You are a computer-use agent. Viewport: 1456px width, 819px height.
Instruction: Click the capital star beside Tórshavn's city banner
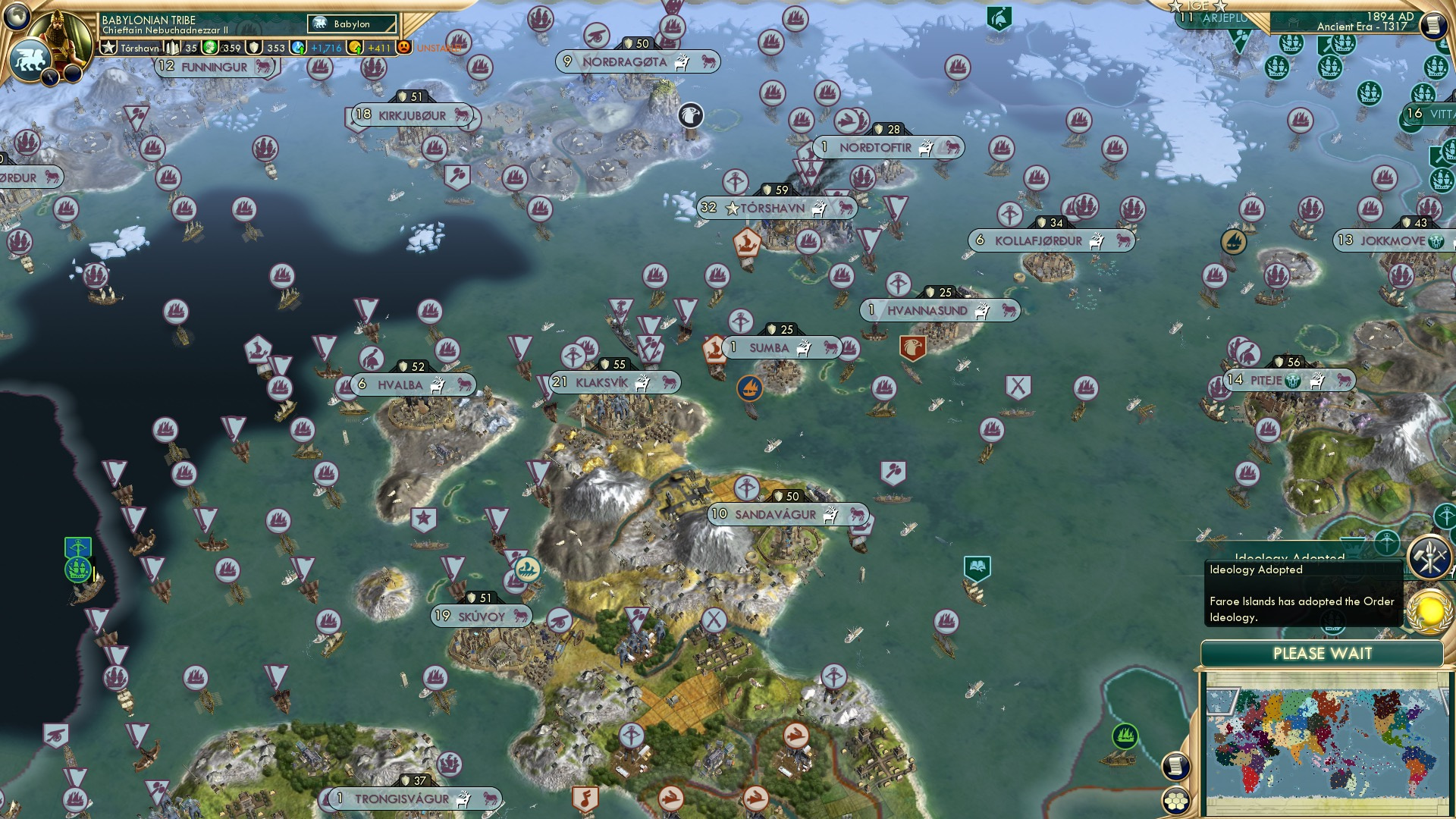coord(733,209)
